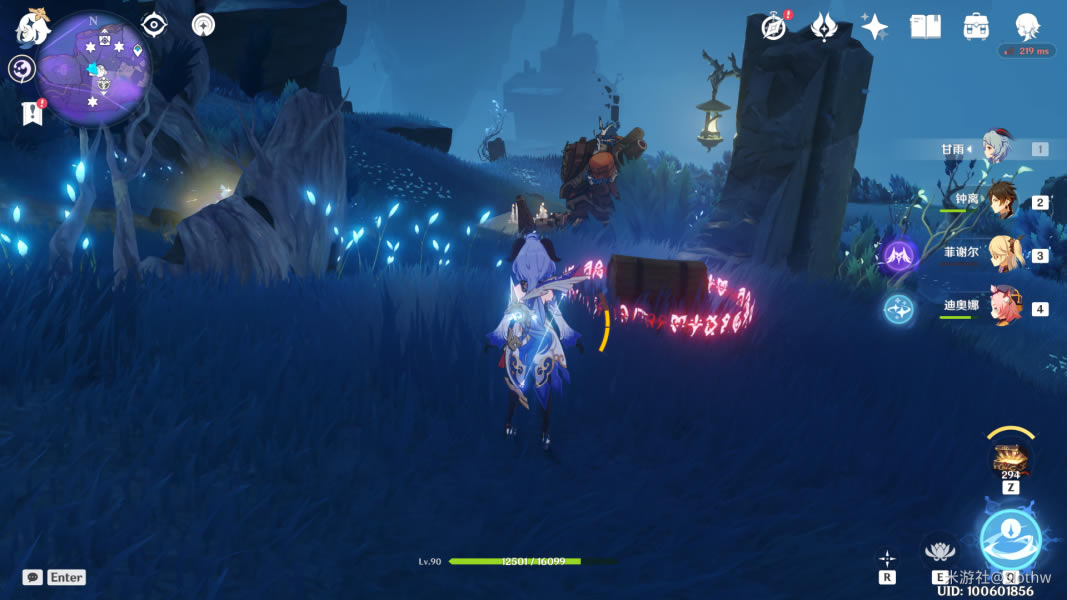Select active character 甘雨 in party list
The width and height of the screenshot is (1067, 600).
point(997,148)
